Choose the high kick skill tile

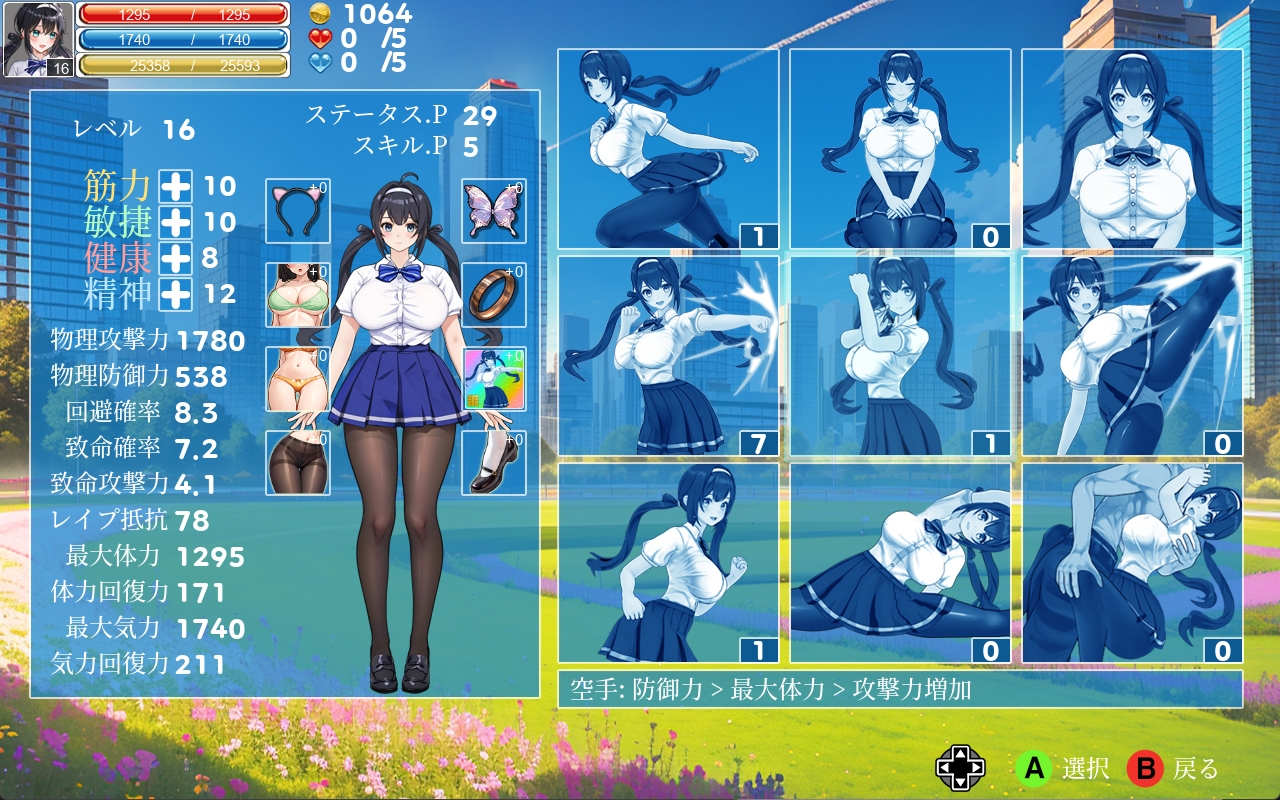click(x=1132, y=356)
